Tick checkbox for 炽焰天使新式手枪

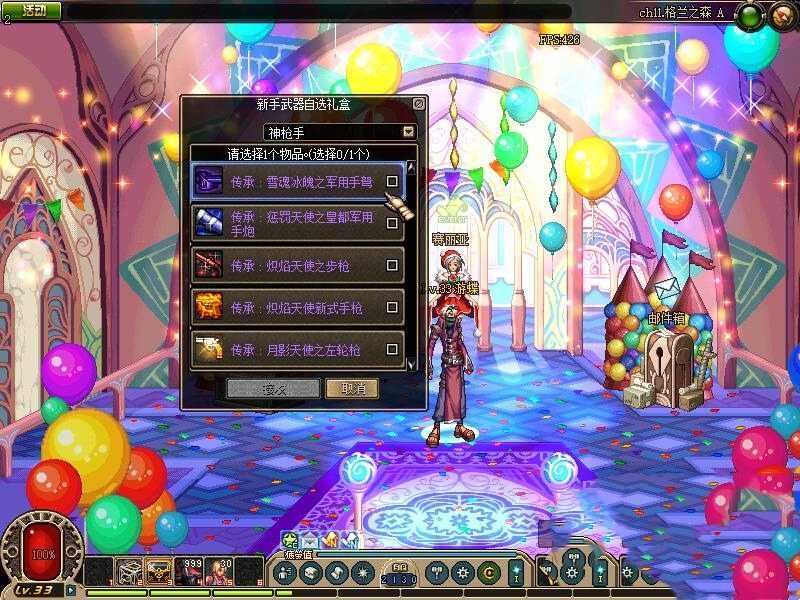pyautogui.click(x=393, y=308)
